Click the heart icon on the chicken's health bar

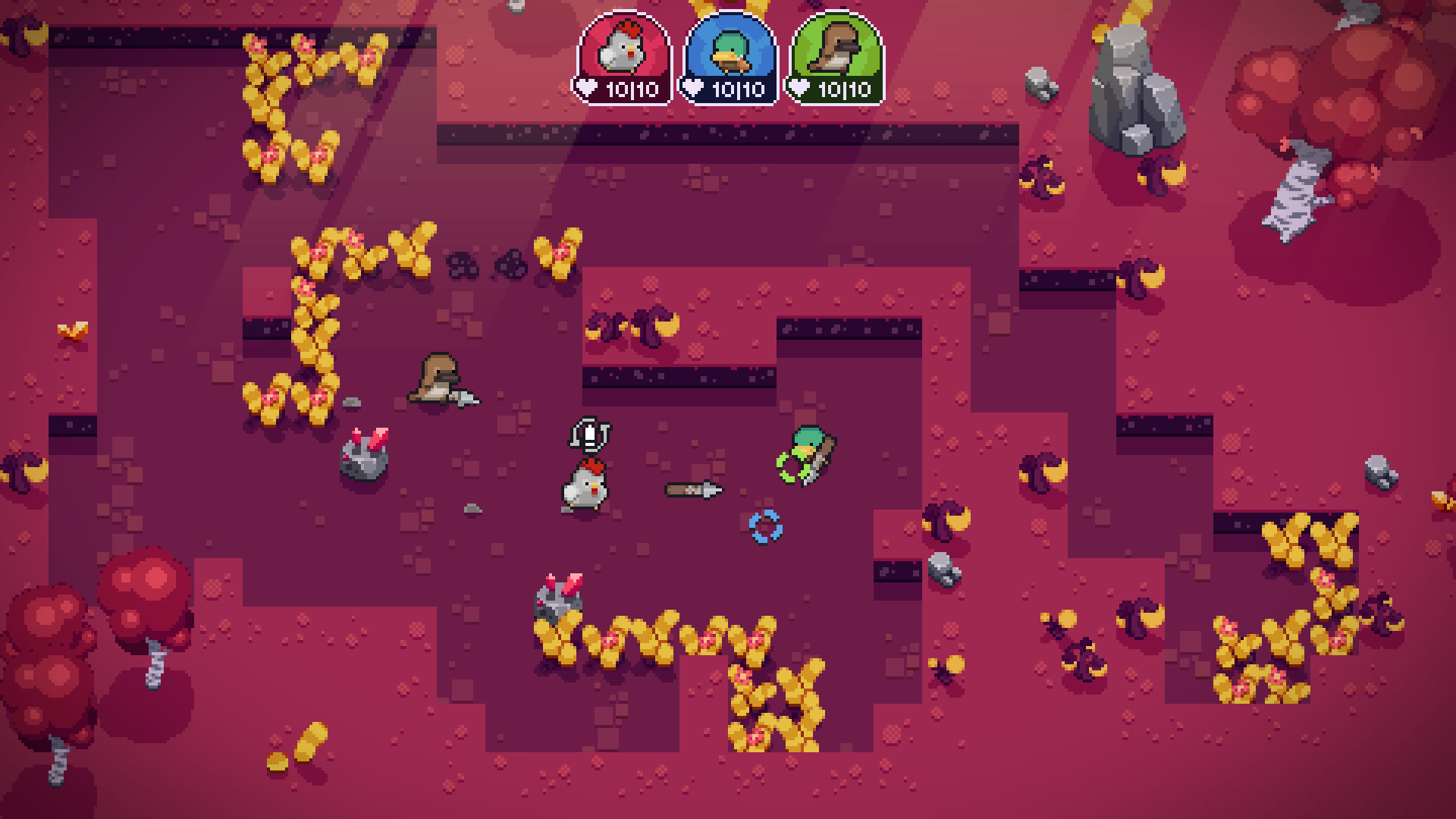[x=585, y=87]
